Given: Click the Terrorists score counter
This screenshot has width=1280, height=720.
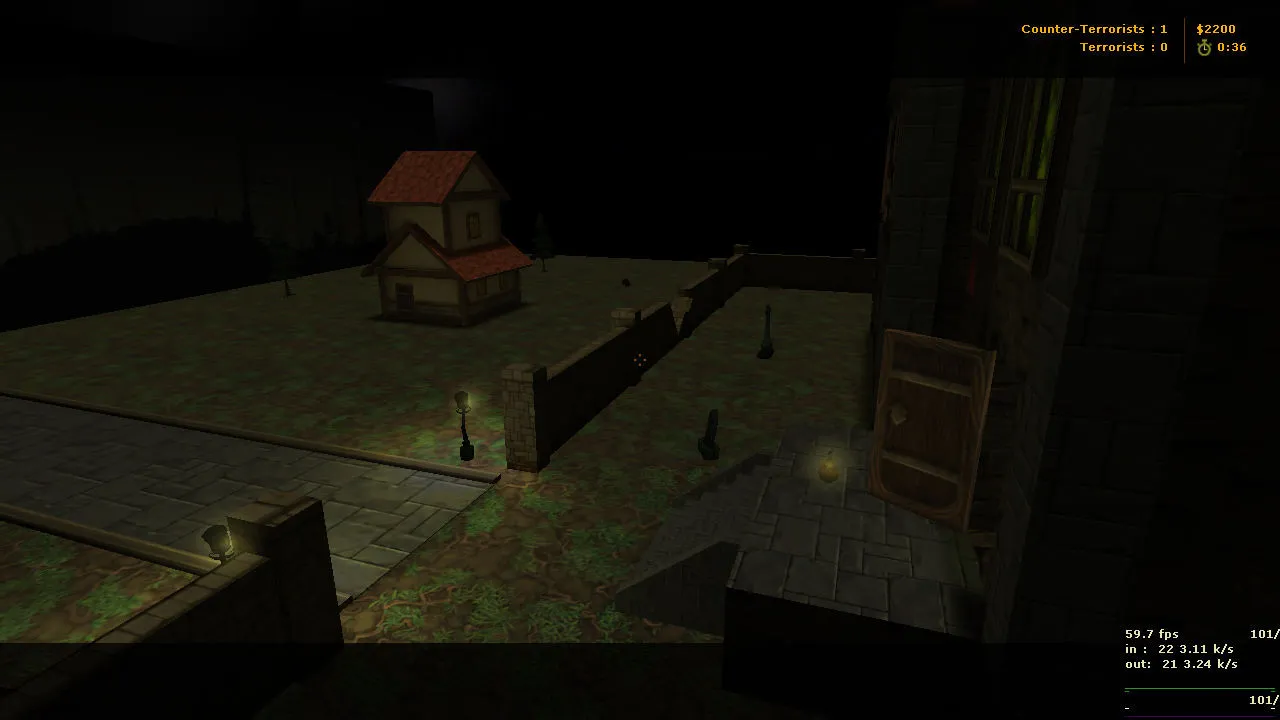Looking at the screenshot, I should (1123, 46).
